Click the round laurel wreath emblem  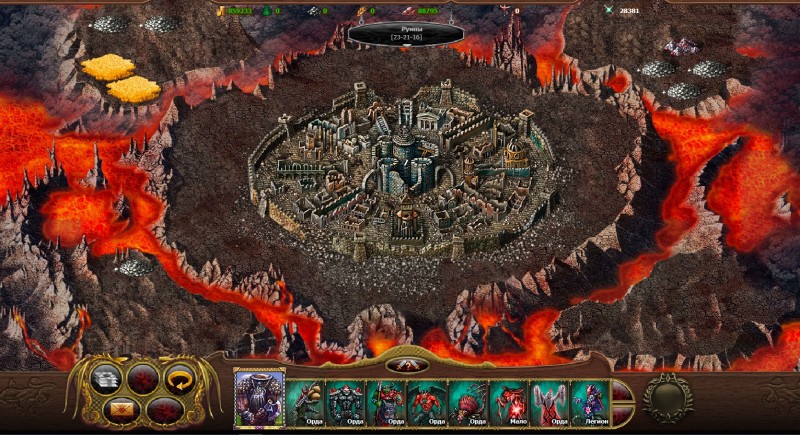[x=668, y=397]
